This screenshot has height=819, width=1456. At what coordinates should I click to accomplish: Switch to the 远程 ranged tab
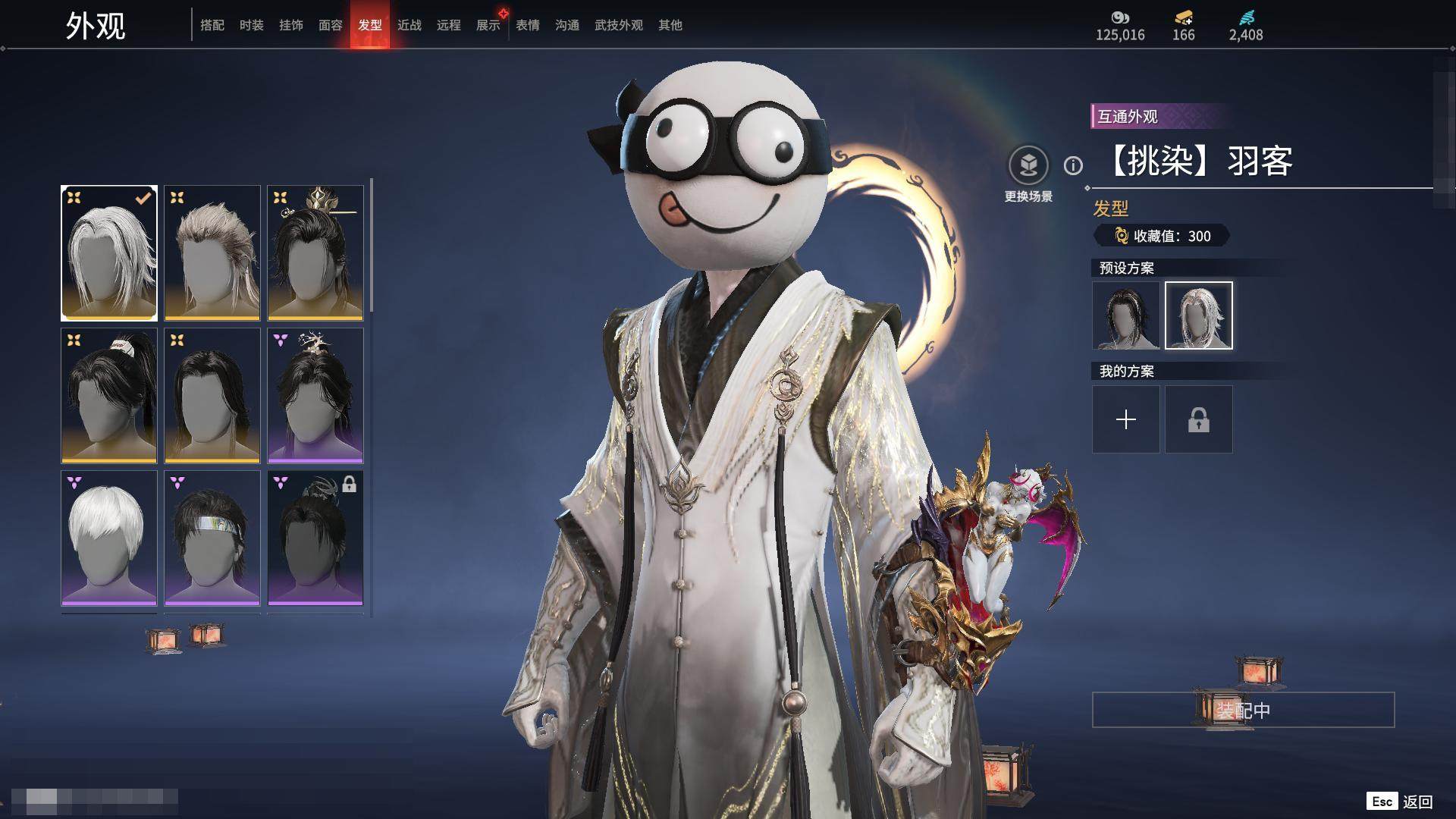(x=449, y=25)
